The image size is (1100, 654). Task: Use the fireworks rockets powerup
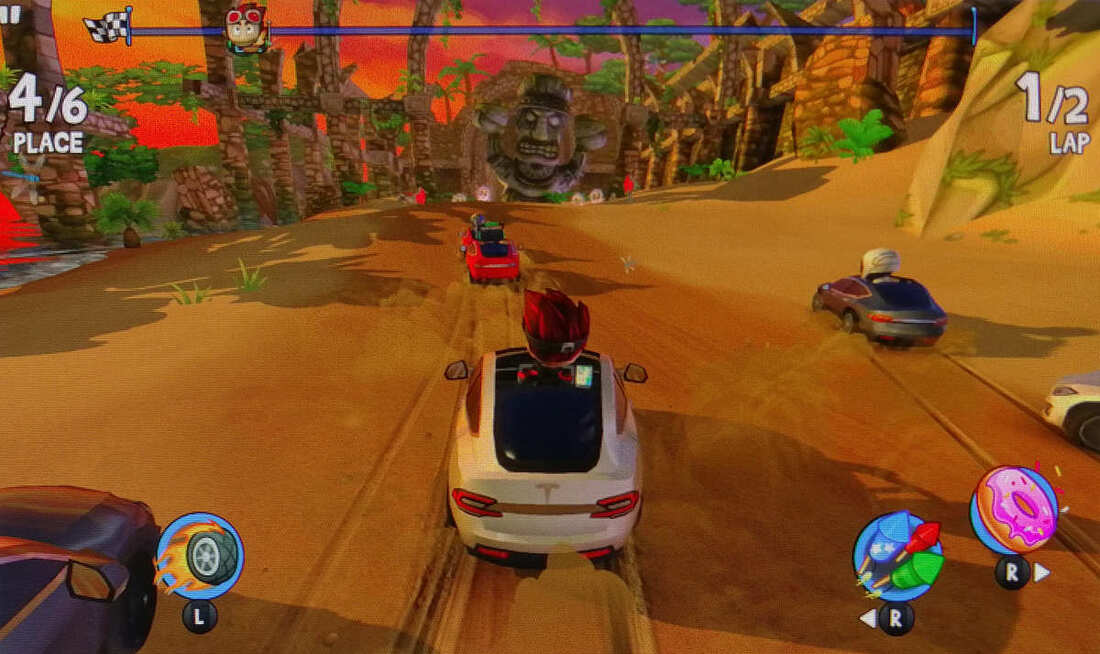pyautogui.click(x=897, y=556)
